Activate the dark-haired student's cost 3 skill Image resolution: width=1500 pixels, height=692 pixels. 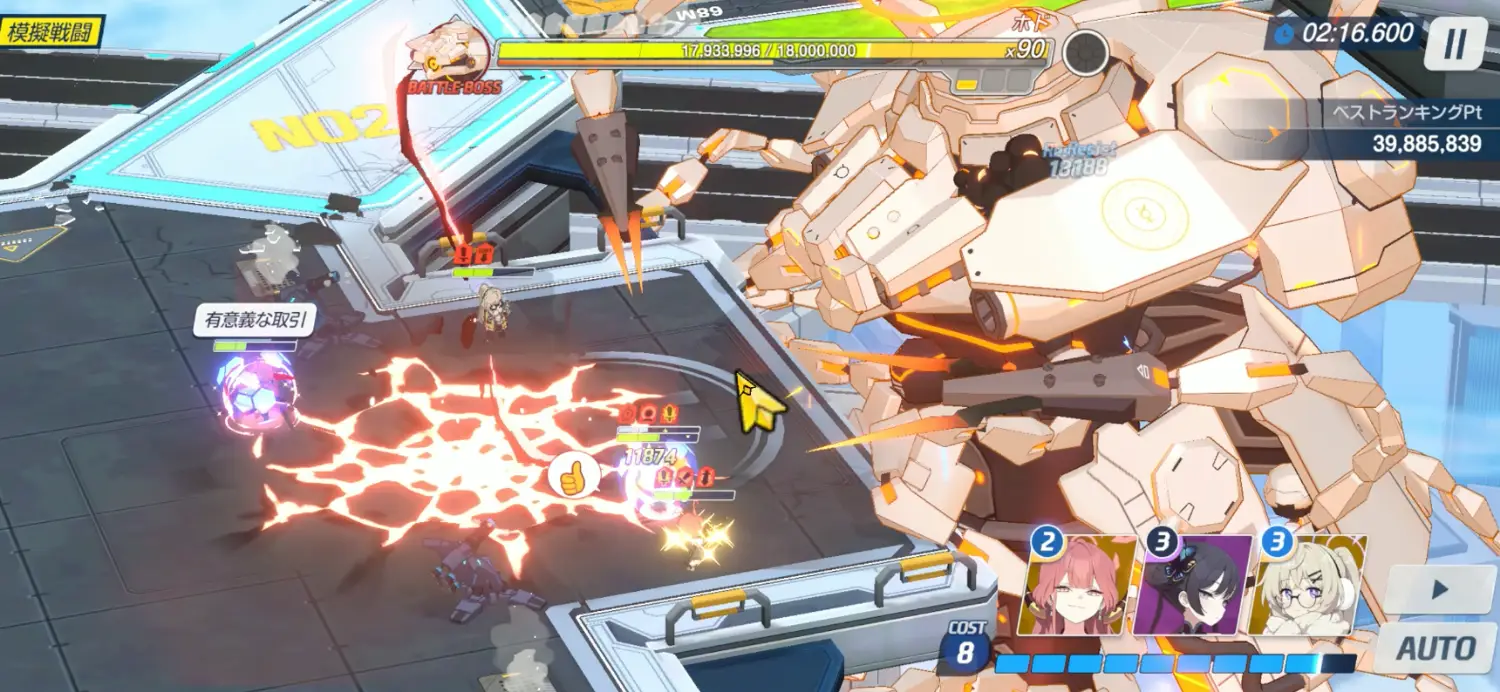tap(1192, 586)
